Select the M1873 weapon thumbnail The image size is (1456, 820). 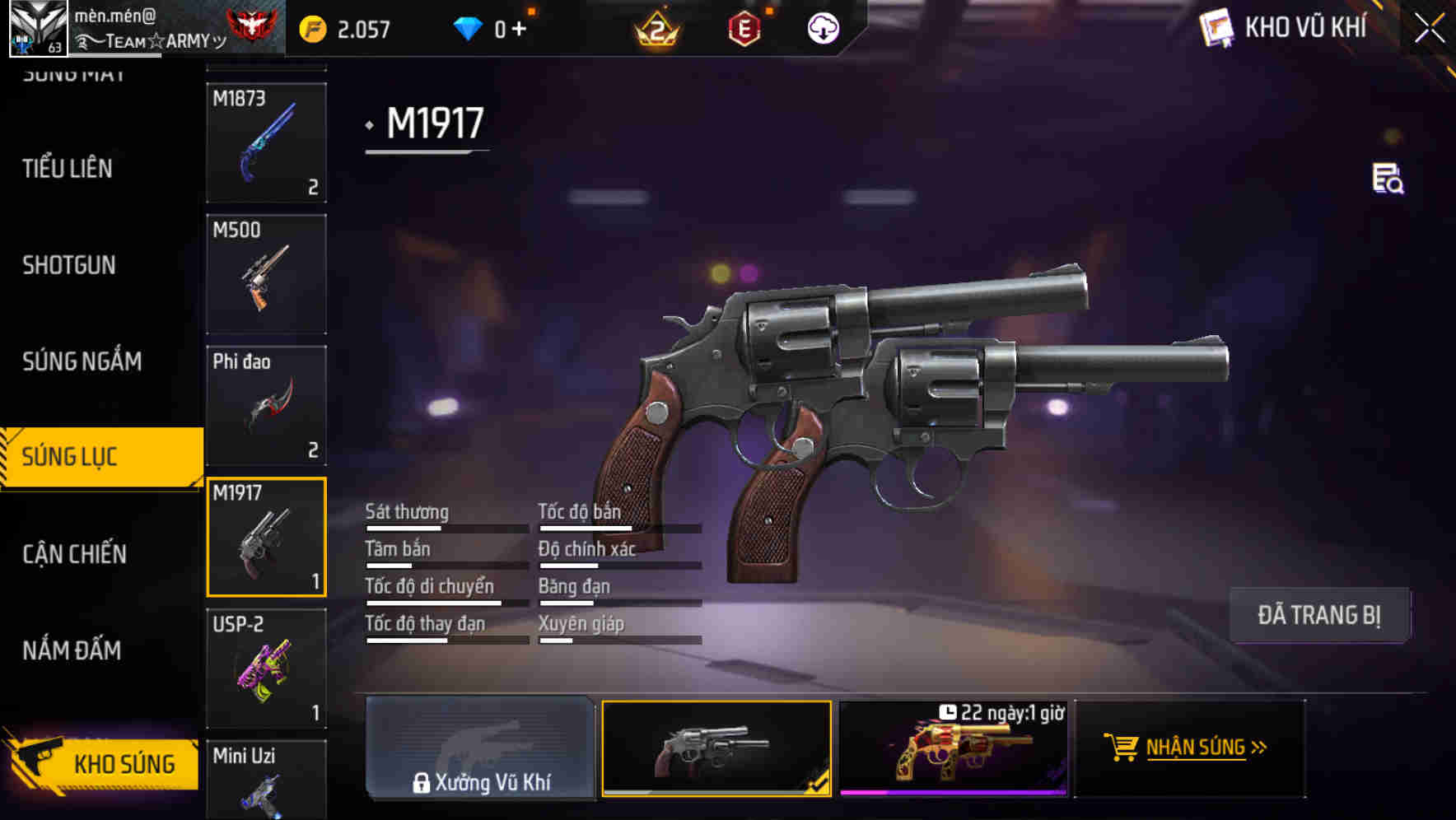tap(266, 144)
